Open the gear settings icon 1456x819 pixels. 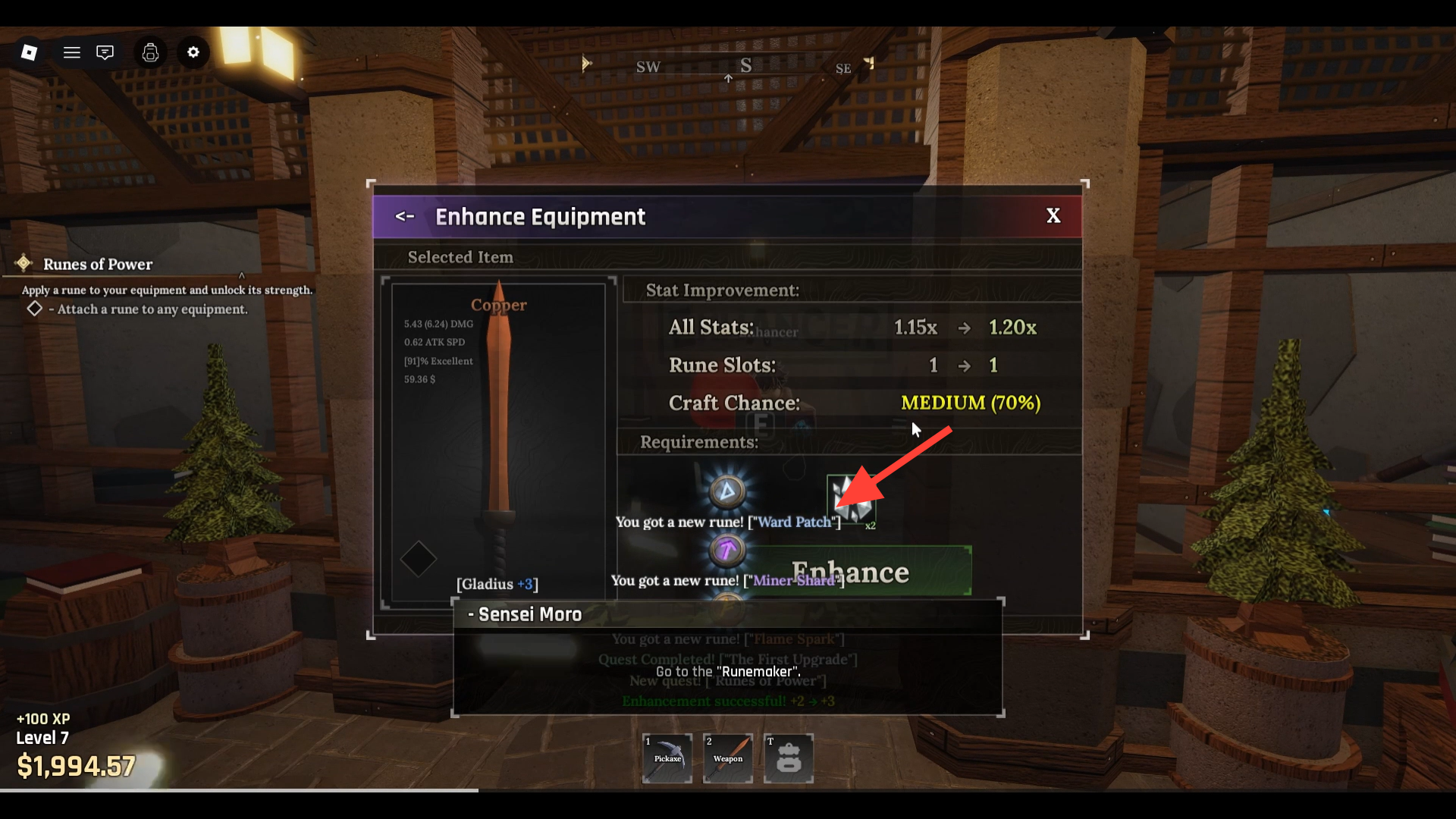(x=193, y=52)
